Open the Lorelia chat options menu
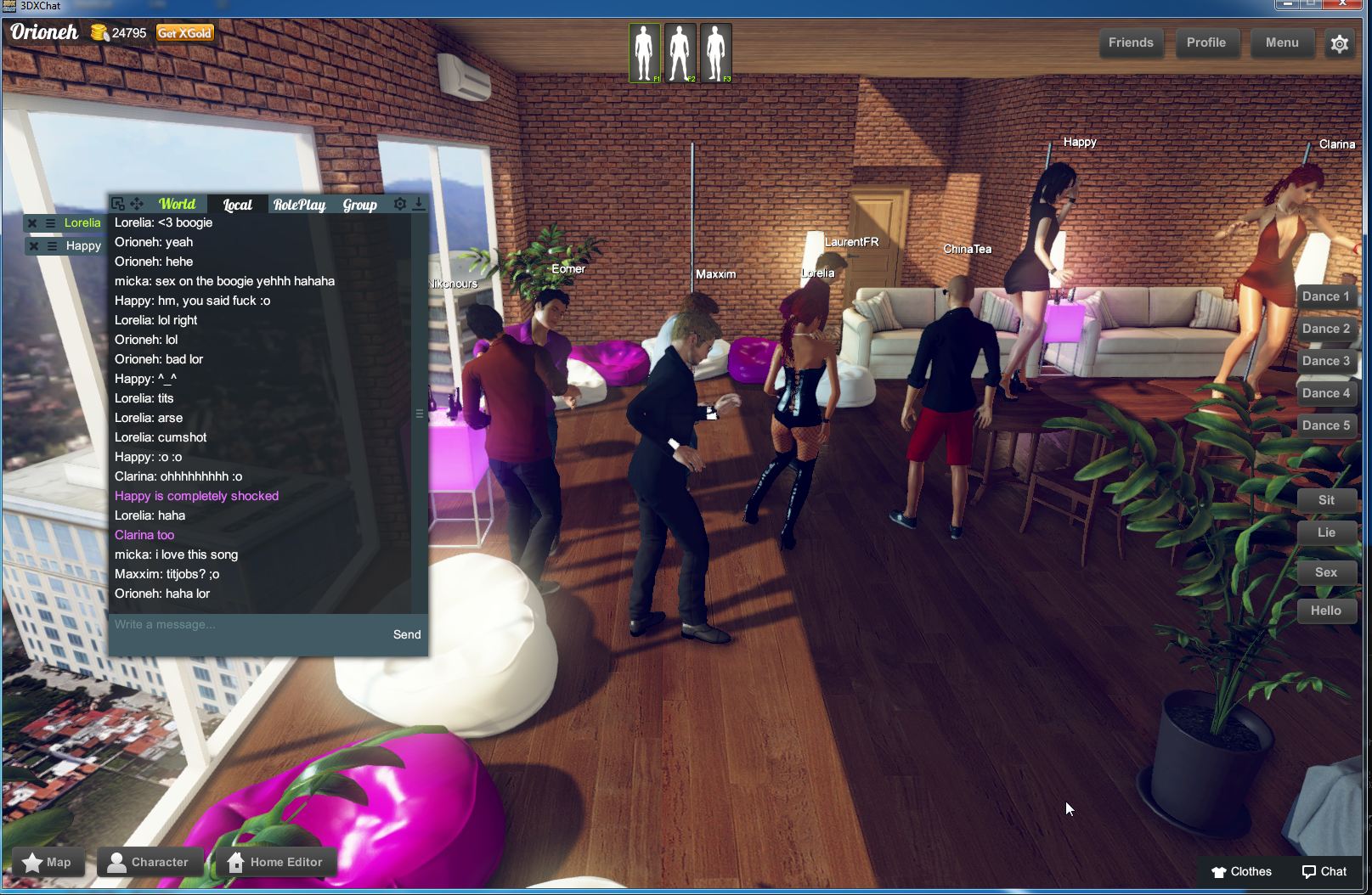 (x=50, y=222)
